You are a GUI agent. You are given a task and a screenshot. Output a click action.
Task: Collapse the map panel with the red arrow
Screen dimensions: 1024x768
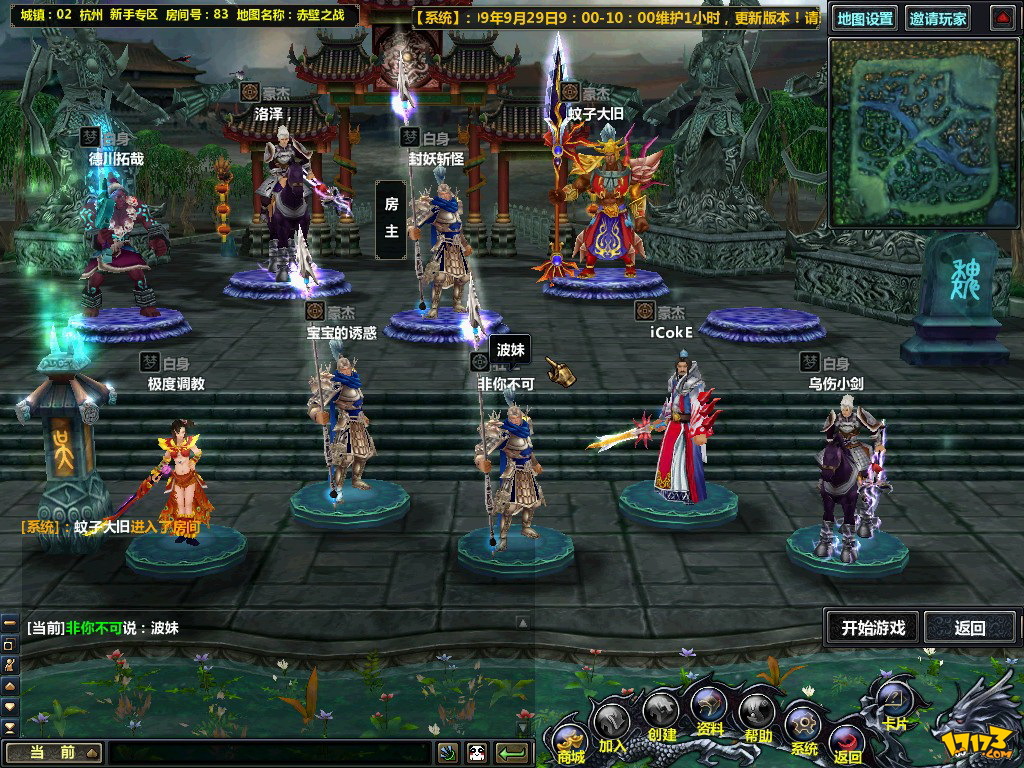(1002, 18)
